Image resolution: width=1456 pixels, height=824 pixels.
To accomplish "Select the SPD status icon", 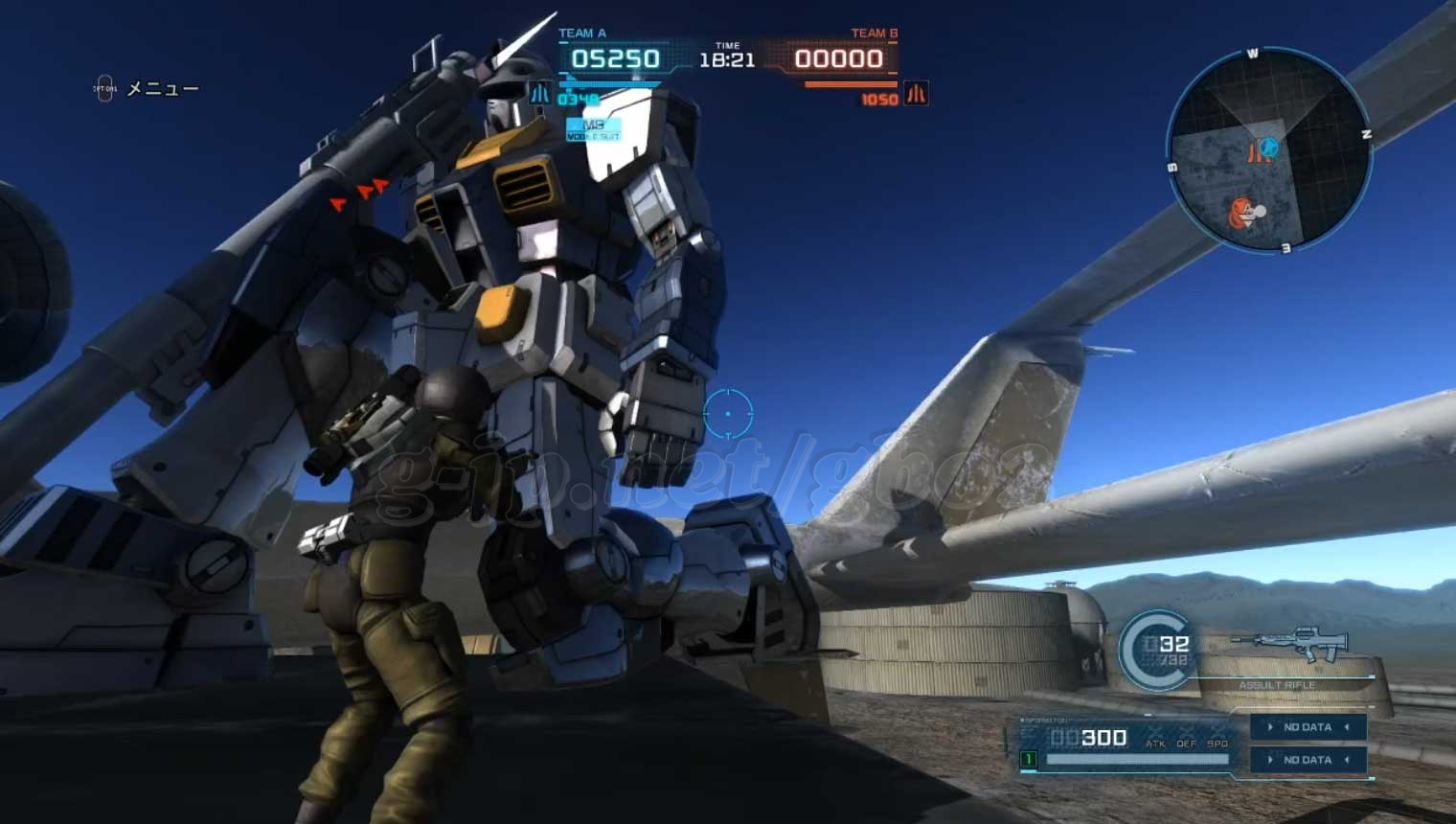I will pyautogui.click(x=1217, y=744).
